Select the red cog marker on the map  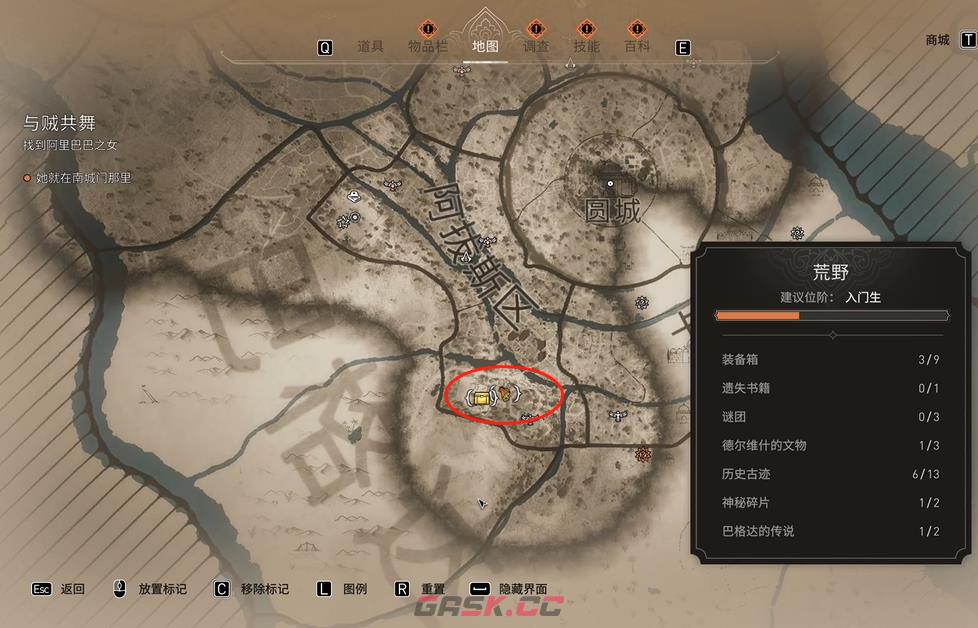[x=642, y=455]
